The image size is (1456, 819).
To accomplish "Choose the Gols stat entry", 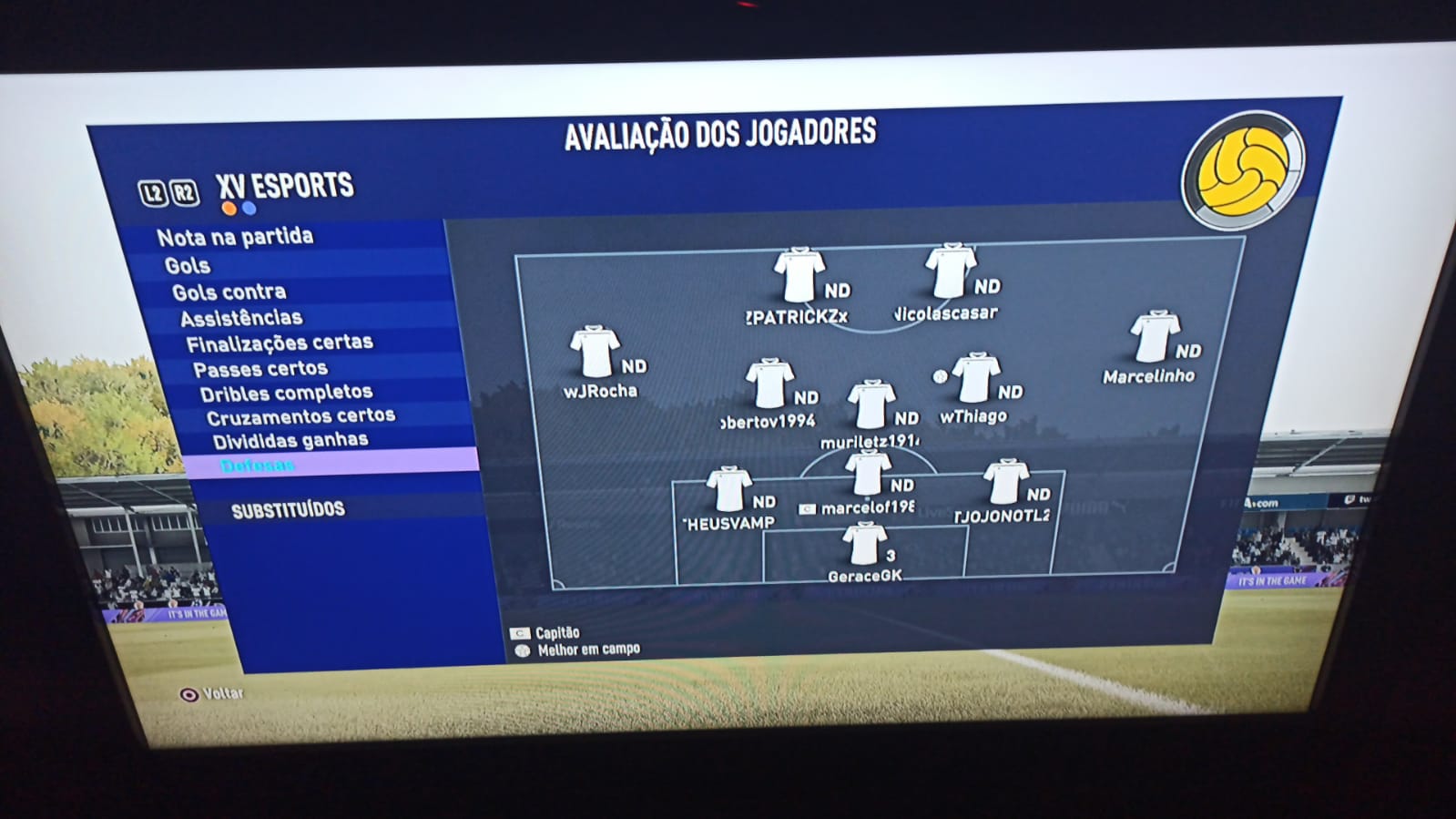I will (x=188, y=266).
